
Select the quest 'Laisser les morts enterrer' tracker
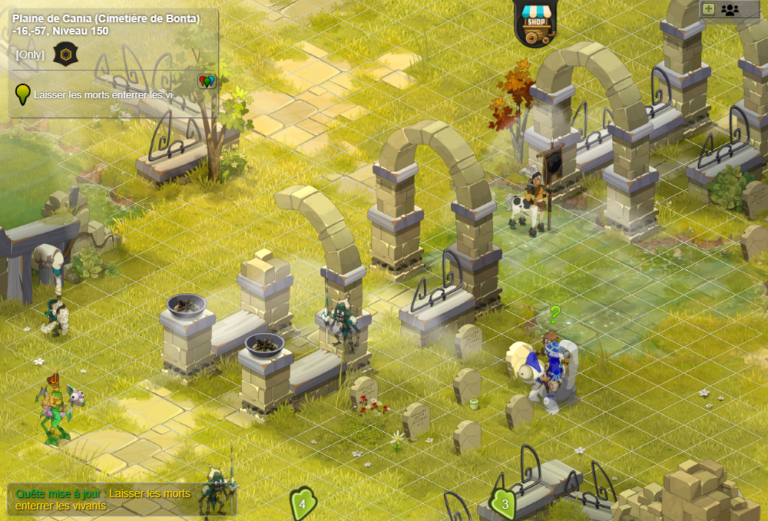click(103, 94)
